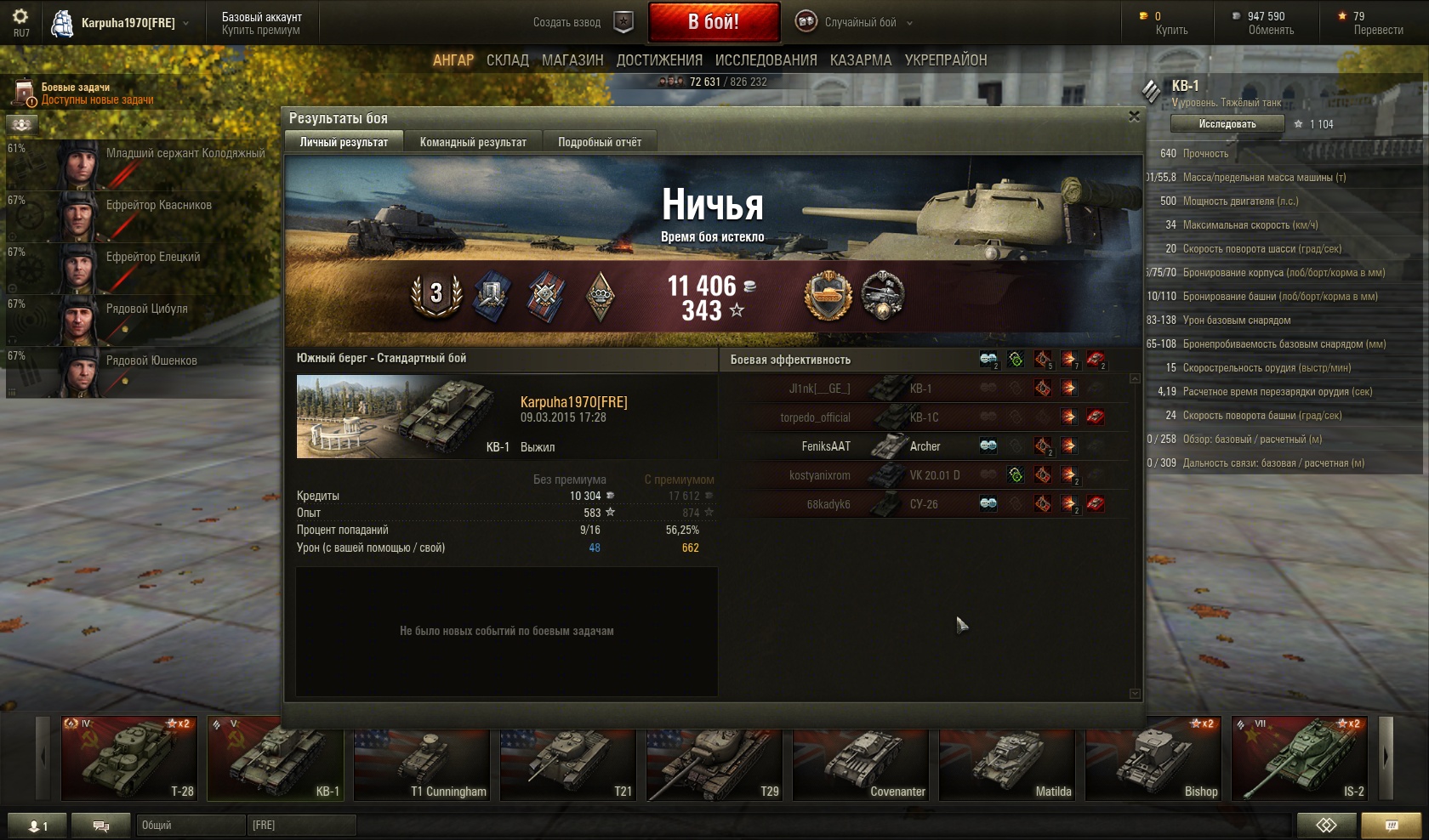
Task: Go to the МАГАЗИН section
Action: [572, 60]
